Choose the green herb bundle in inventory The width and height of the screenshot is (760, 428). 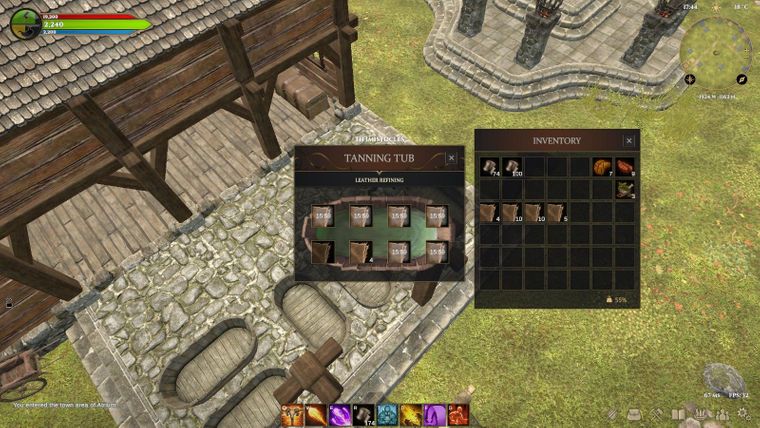(x=625, y=189)
